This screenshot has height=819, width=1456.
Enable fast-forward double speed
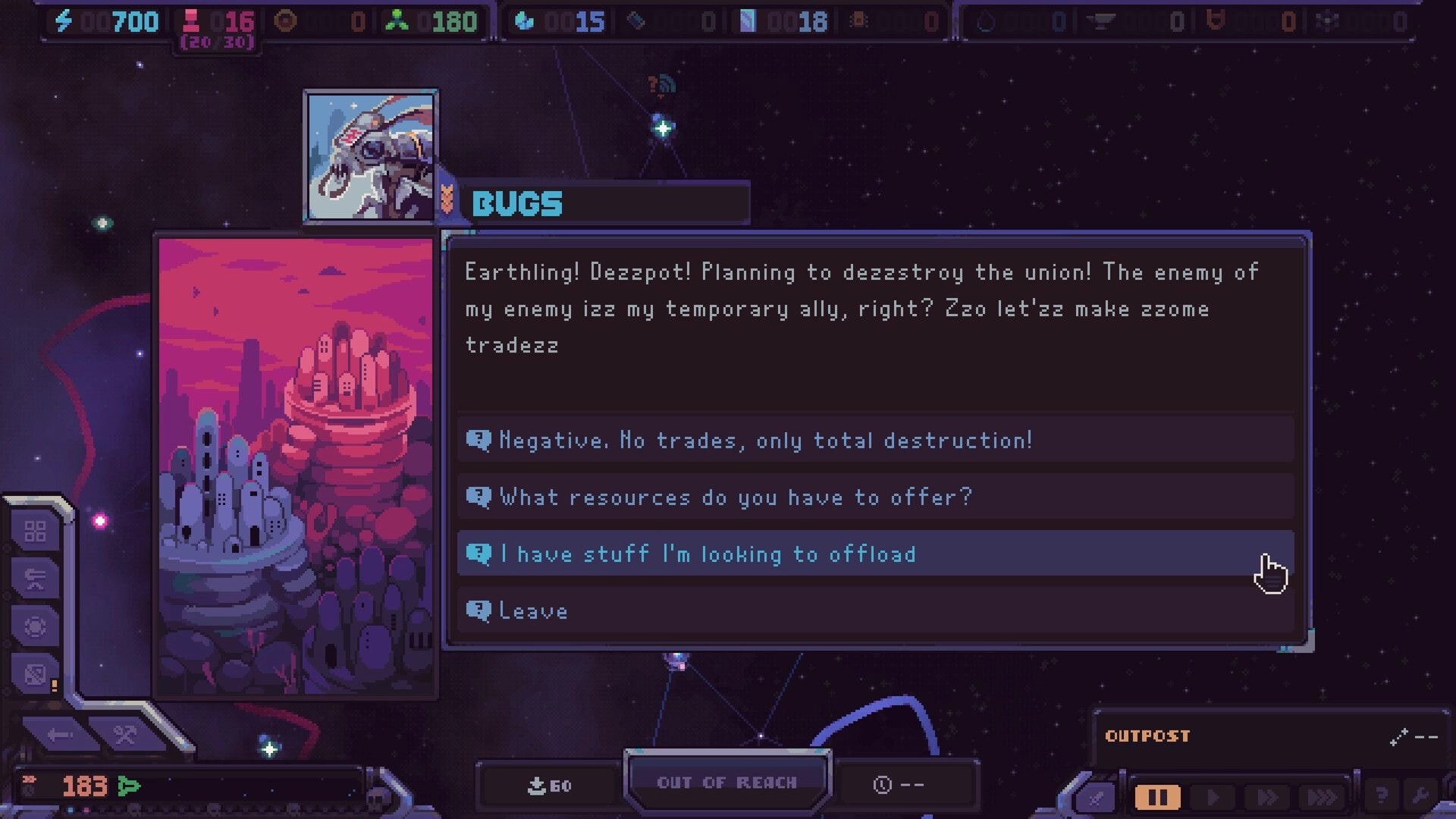(1266, 796)
